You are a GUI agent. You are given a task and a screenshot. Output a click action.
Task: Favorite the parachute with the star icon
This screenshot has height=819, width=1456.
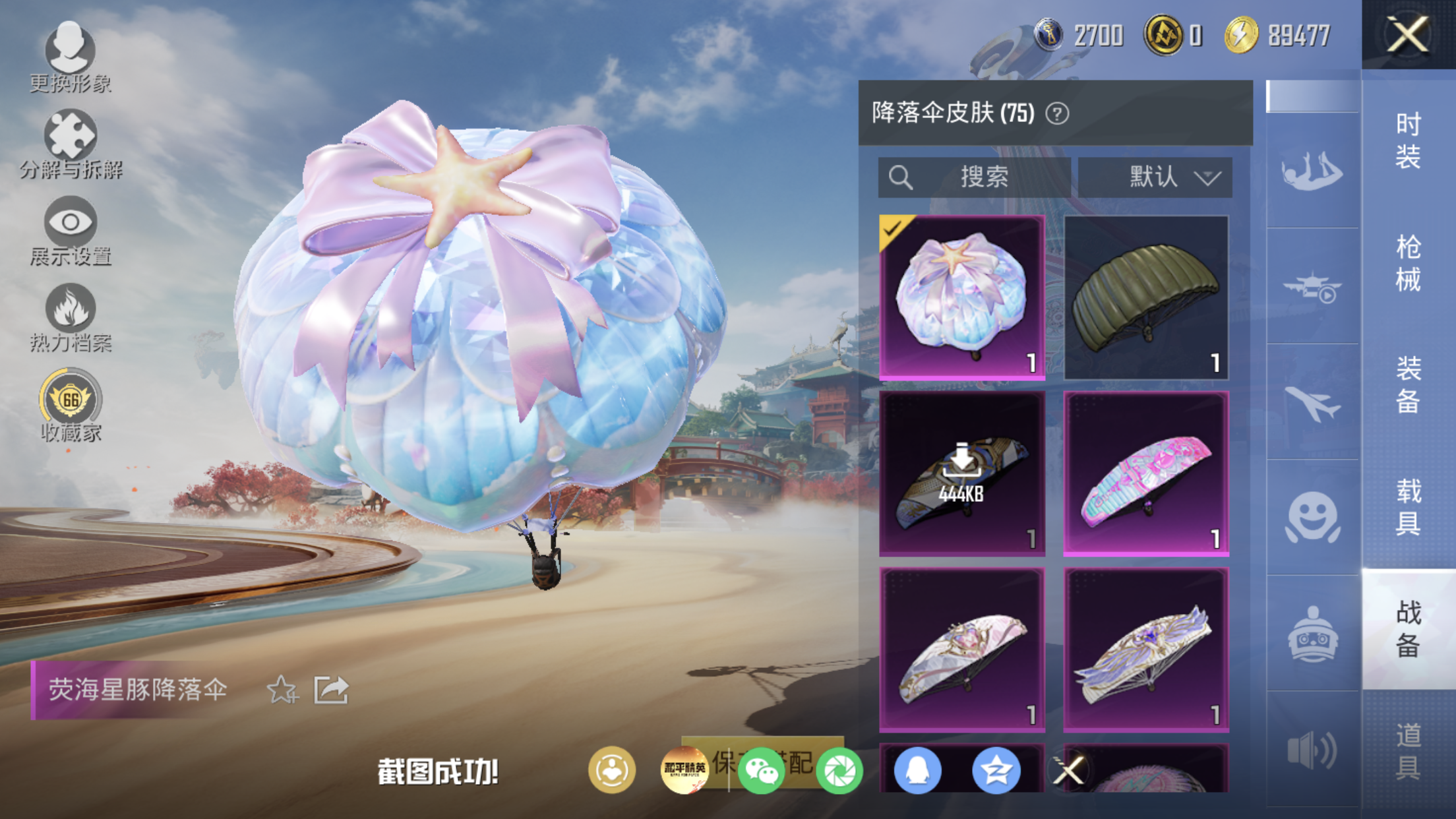(x=282, y=690)
